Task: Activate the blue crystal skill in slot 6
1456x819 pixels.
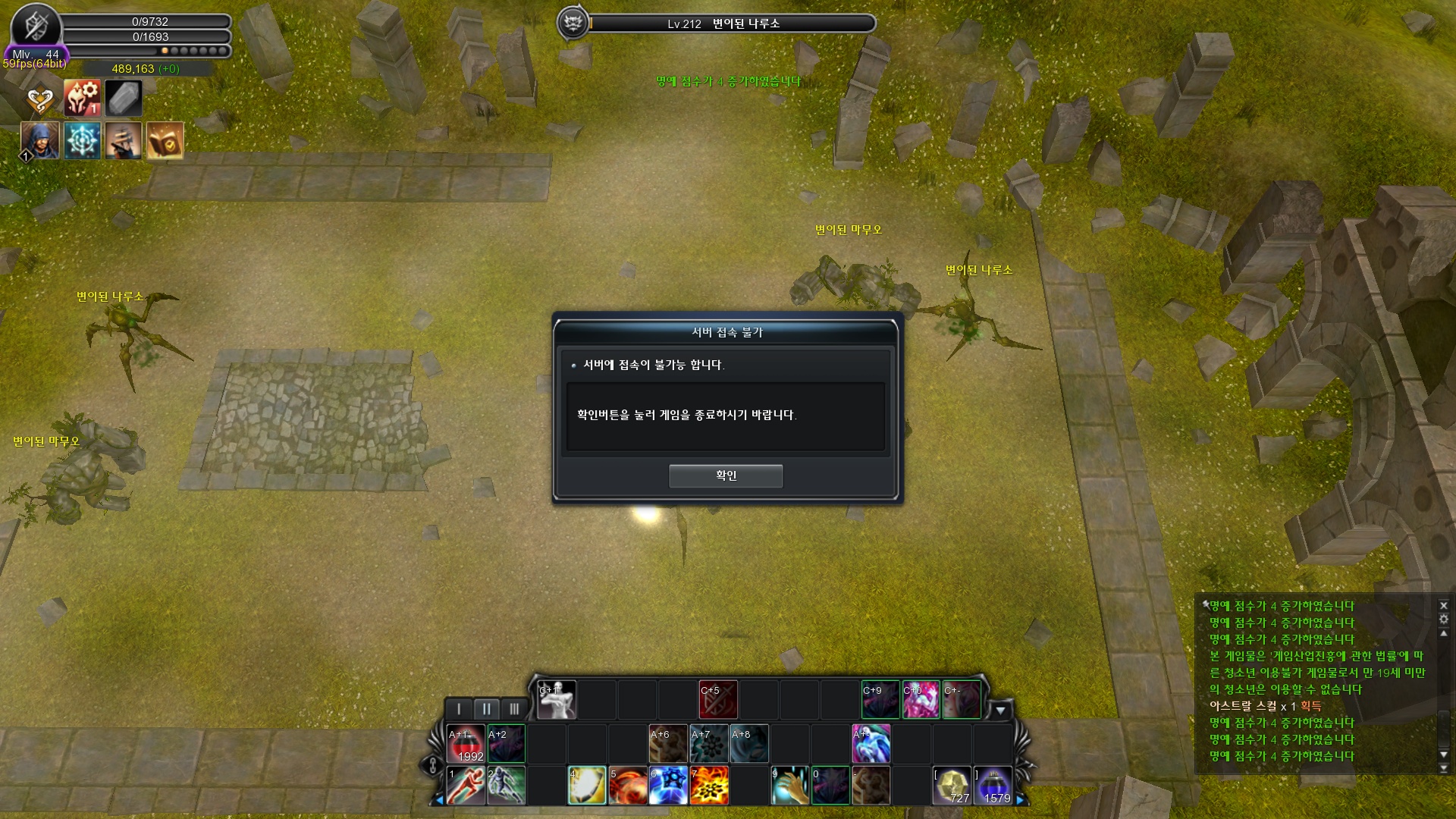Action: point(669,786)
